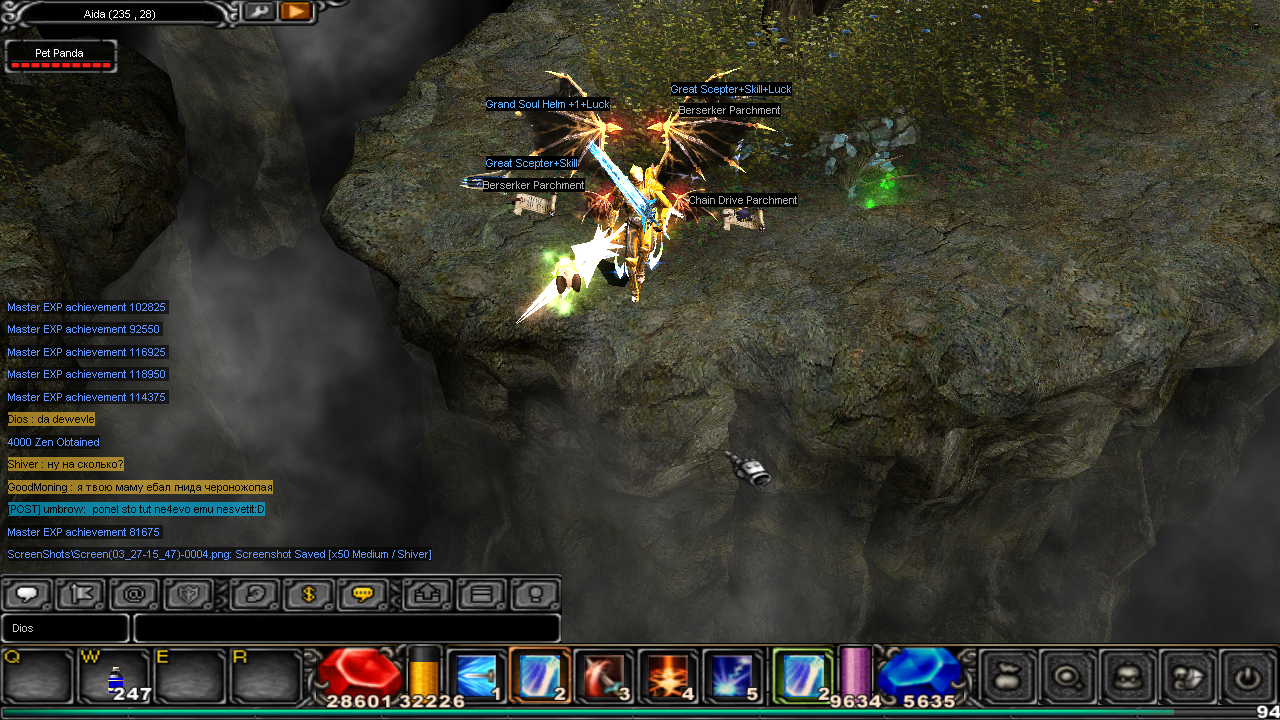Select the red slash skill 3
The width and height of the screenshot is (1280, 720).
tap(604, 676)
